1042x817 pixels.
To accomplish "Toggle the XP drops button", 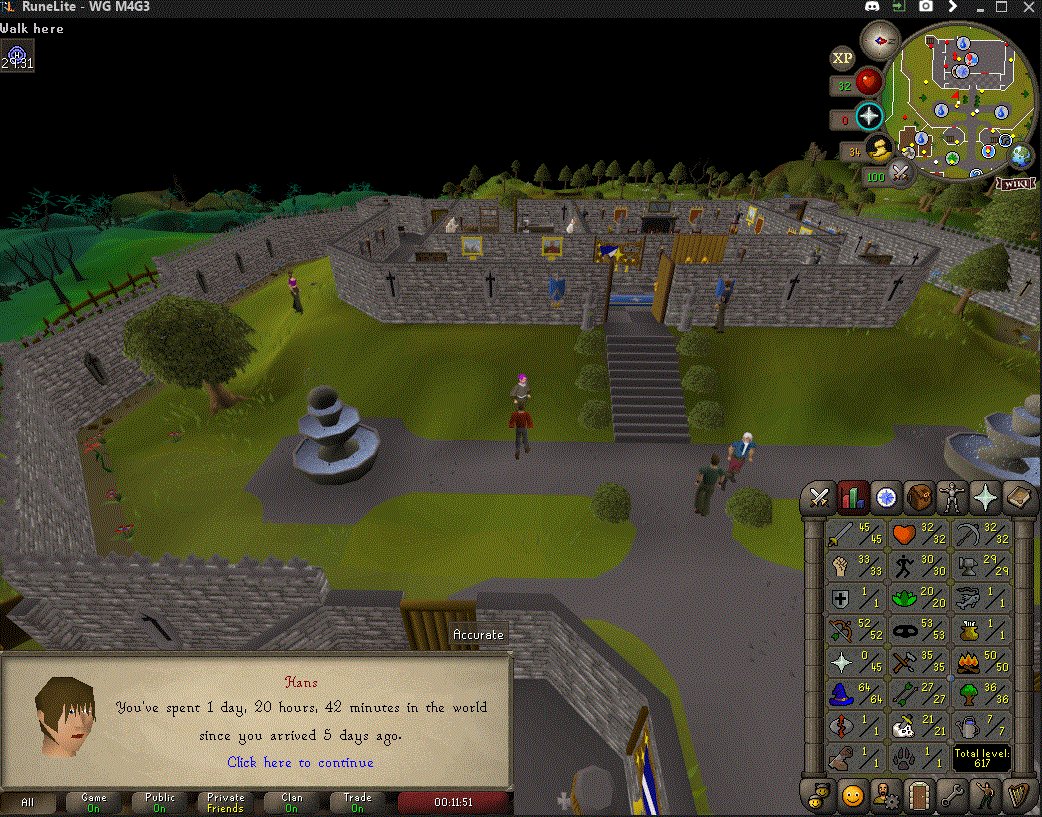I will coord(843,57).
